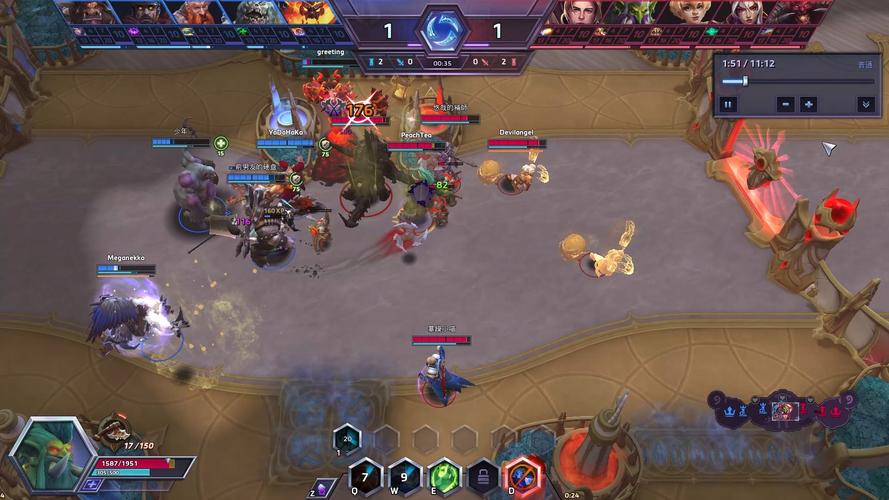Click the replay timeline slider handle
The width and height of the screenshot is (889, 500).
tap(745, 81)
